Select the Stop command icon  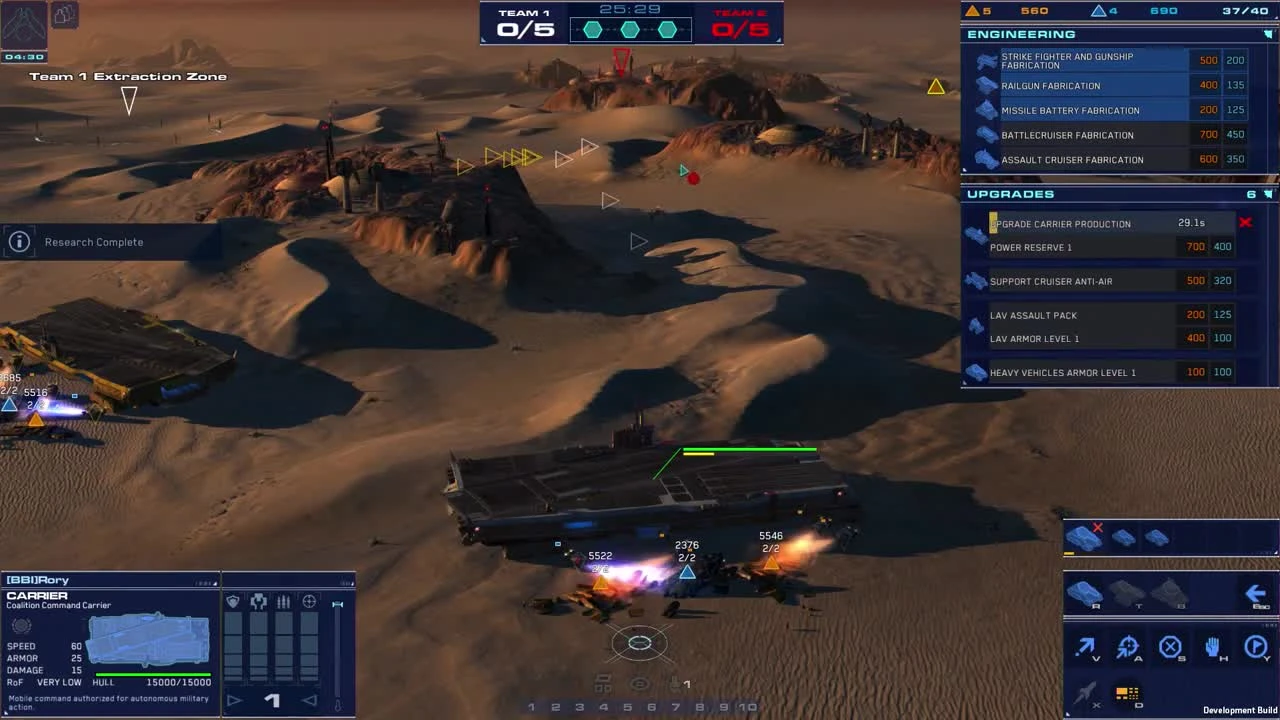pyautogui.click(x=1170, y=647)
